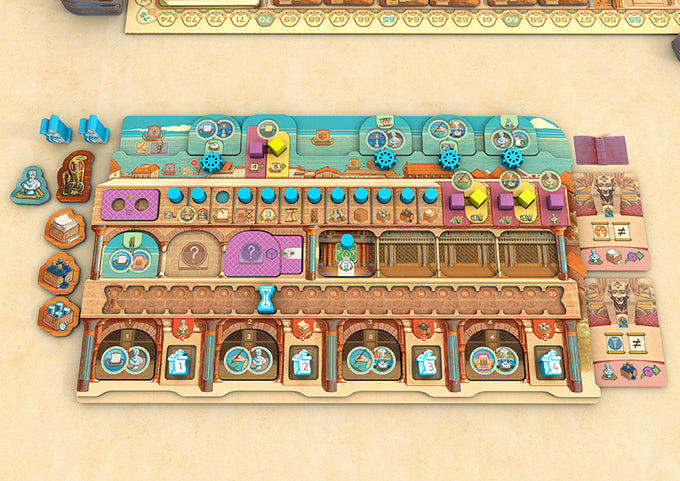This screenshot has width=680, height=481.
Task: Select the scroll jar tile numbered 4
Action: [x=549, y=362]
